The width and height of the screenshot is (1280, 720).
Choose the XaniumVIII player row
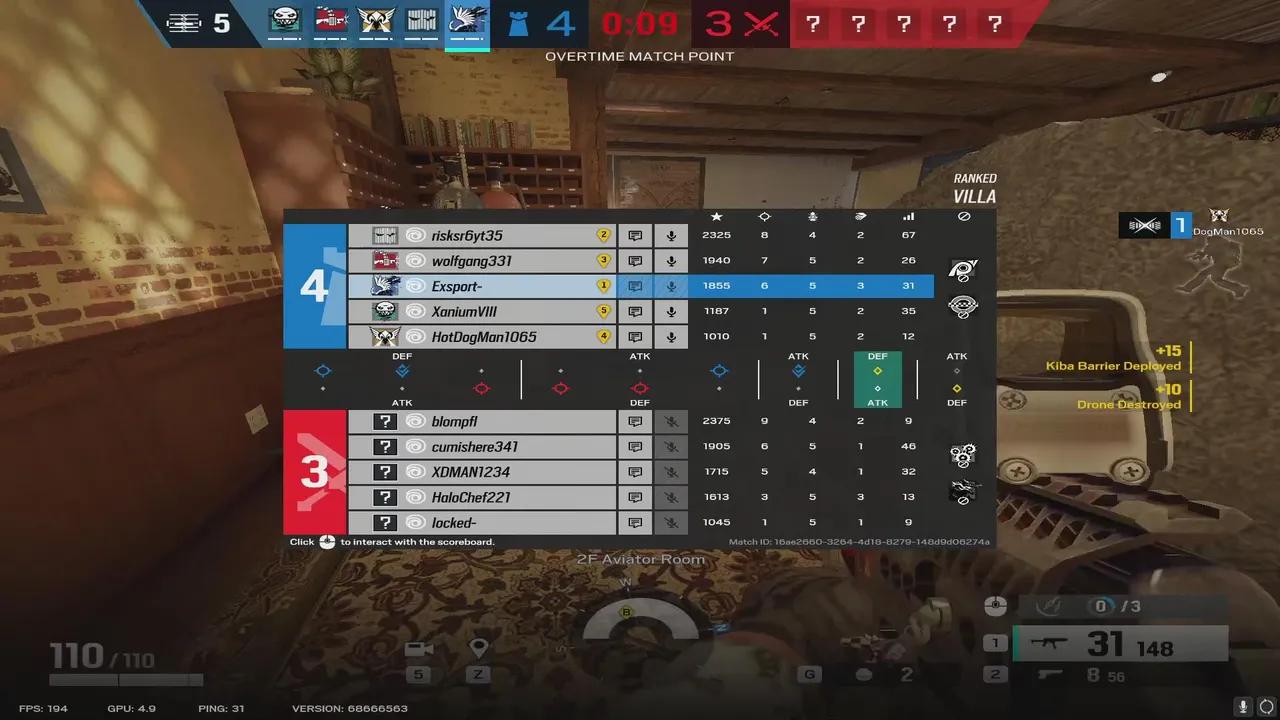tap(482, 311)
